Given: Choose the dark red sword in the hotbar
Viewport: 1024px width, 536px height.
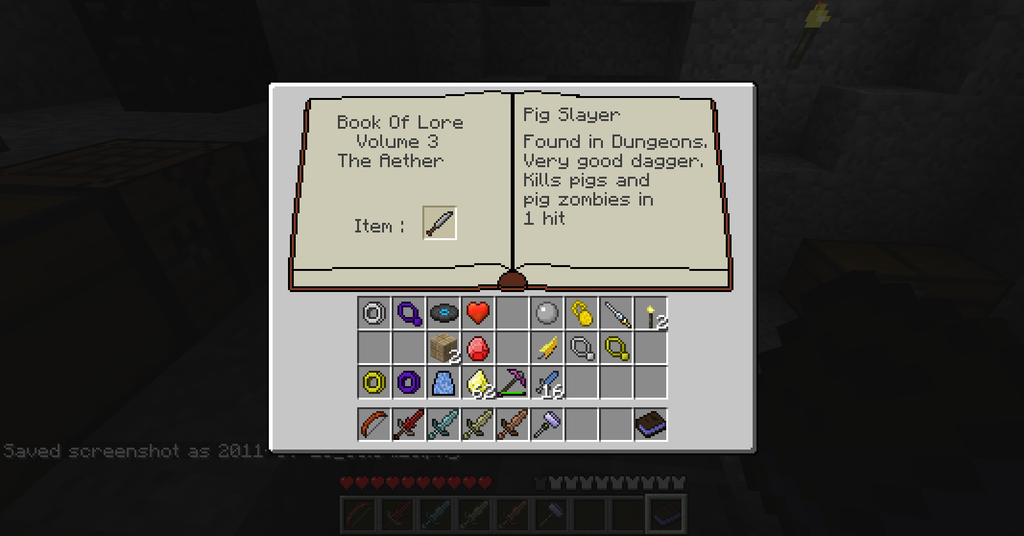Looking at the screenshot, I should pyautogui.click(x=409, y=424).
